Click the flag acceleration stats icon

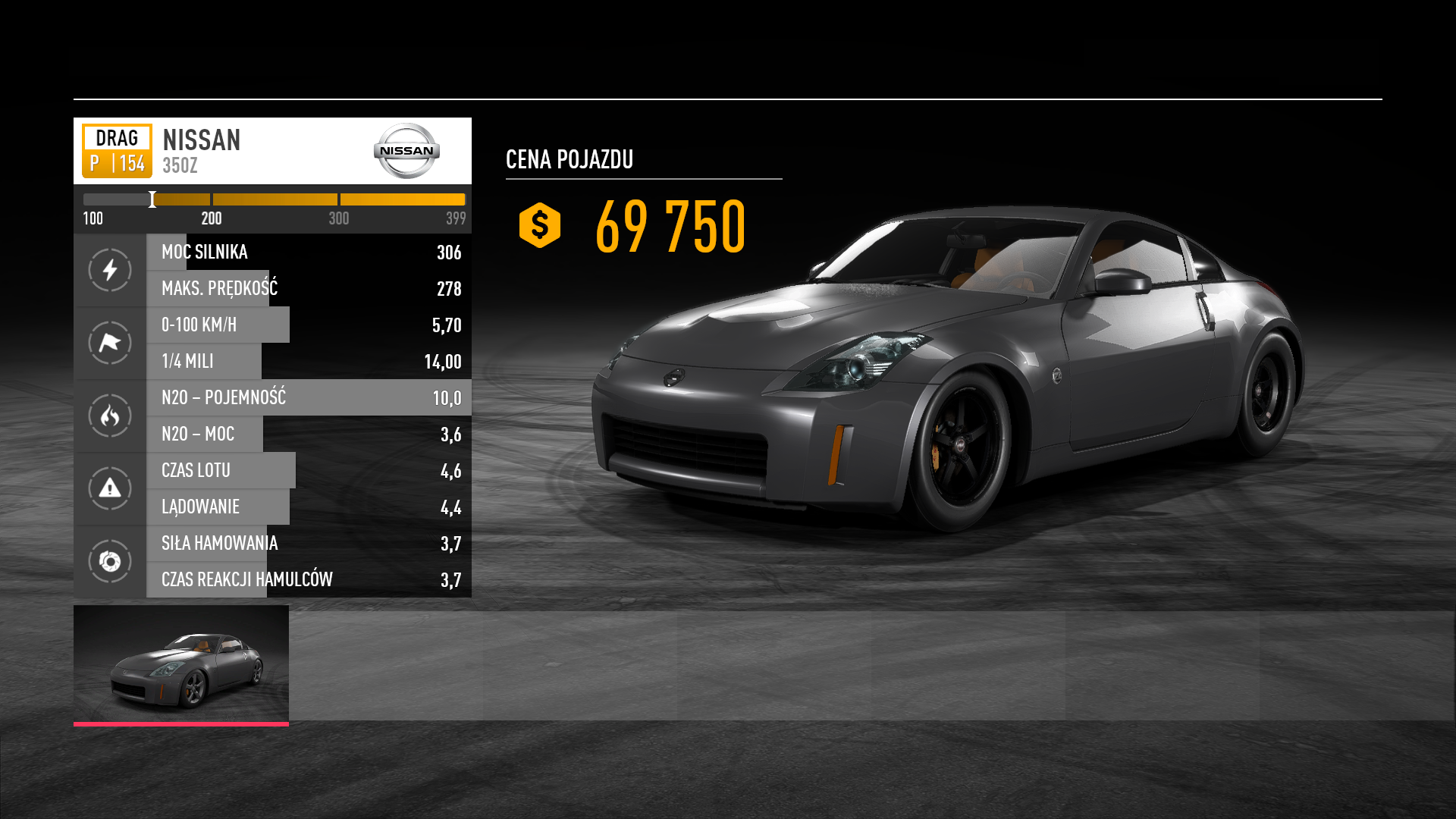110,343
